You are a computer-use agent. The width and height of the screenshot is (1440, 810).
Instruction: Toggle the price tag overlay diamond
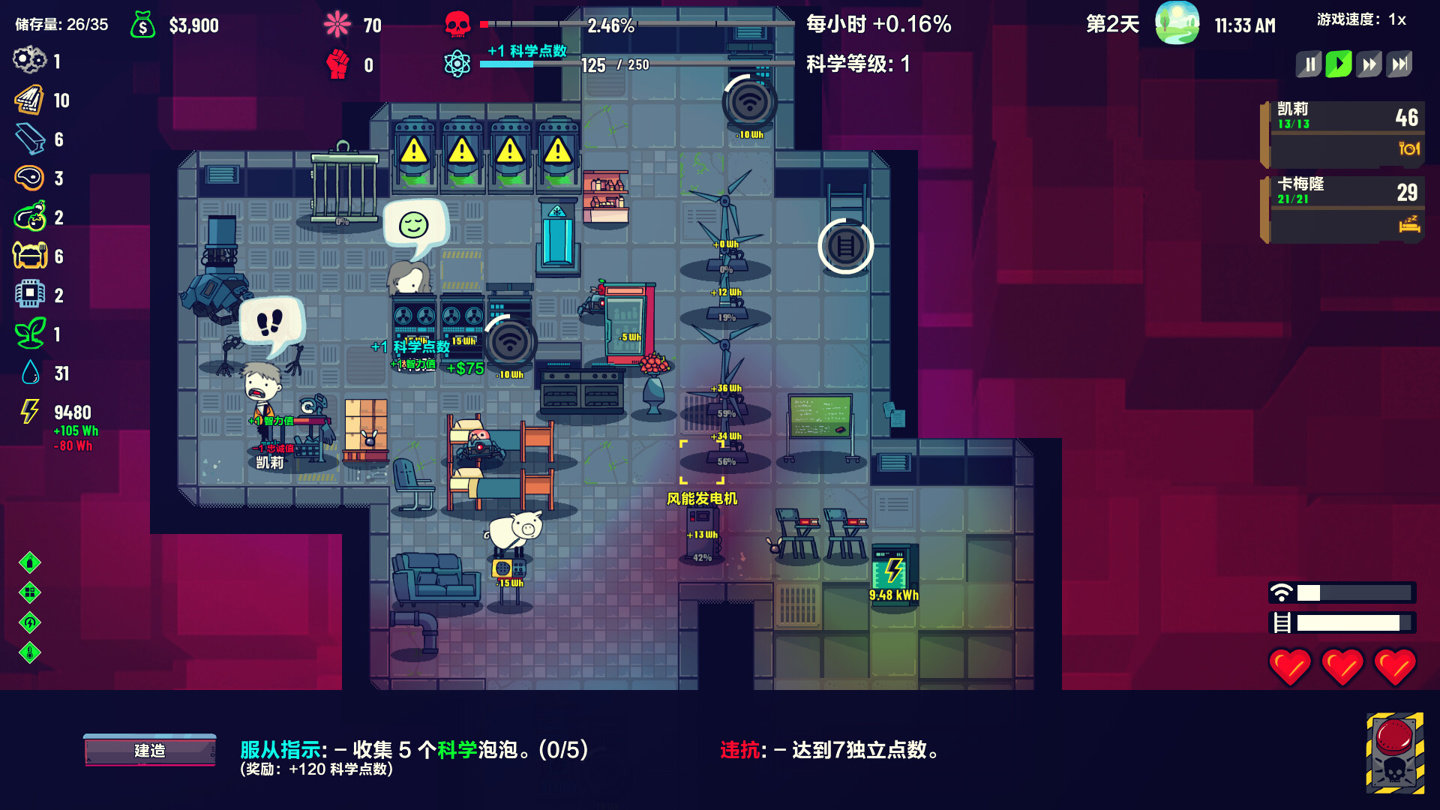pyautogui.click(x=30, y=562)
